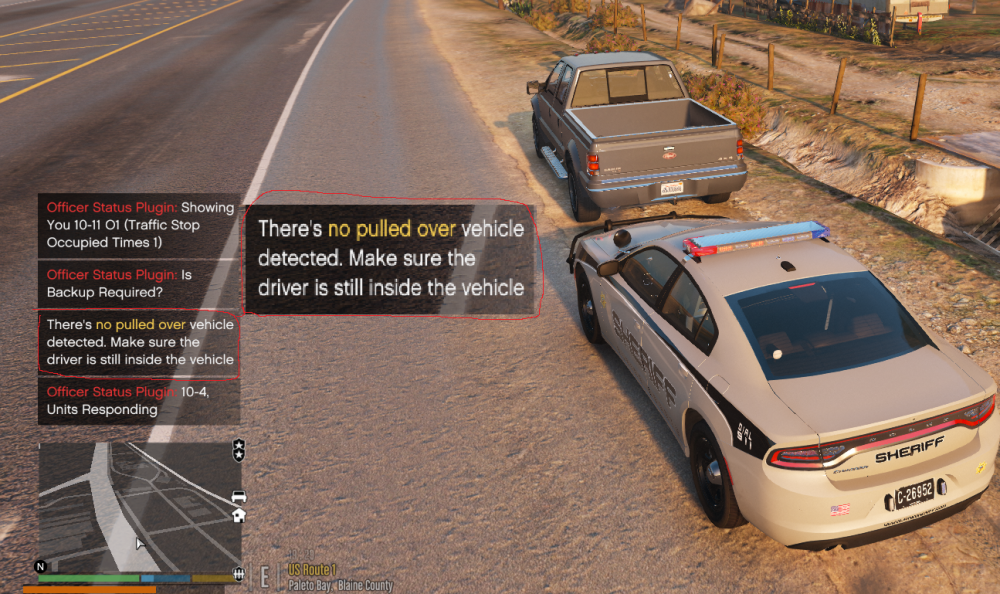Select the police badge blip with stars
The width and height of the screenshot is (1000, 594).
(x=238, y=449)
